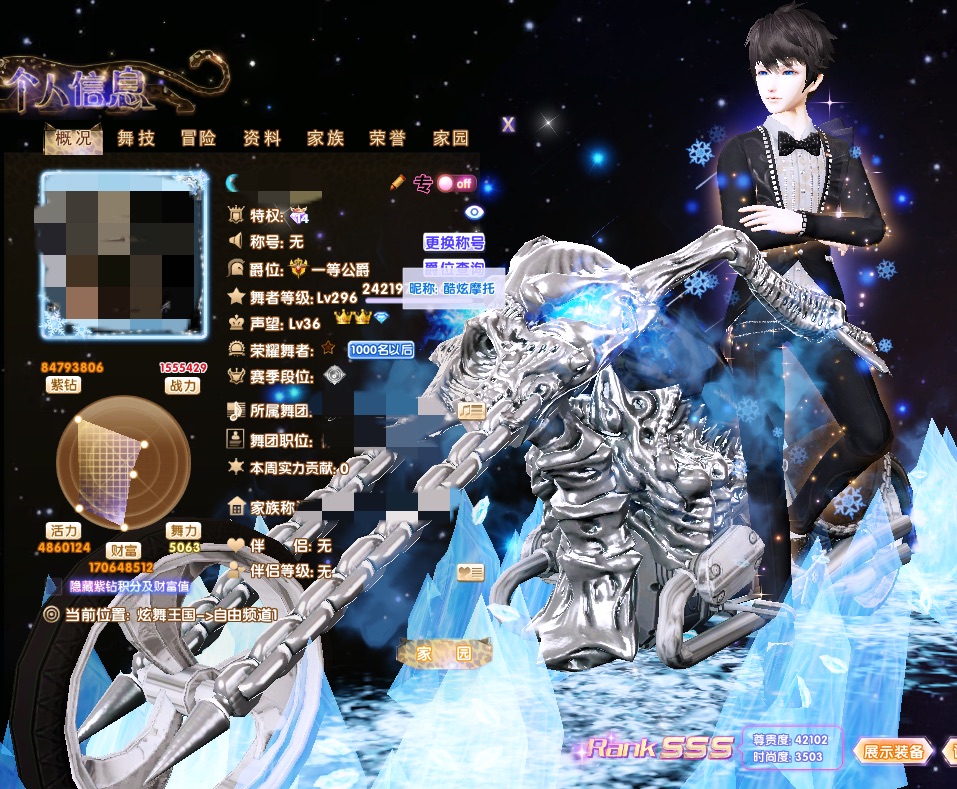Select the 概况 overview tab
The width and height of the screenshot is (957, 789).
[x=74, y=139]
